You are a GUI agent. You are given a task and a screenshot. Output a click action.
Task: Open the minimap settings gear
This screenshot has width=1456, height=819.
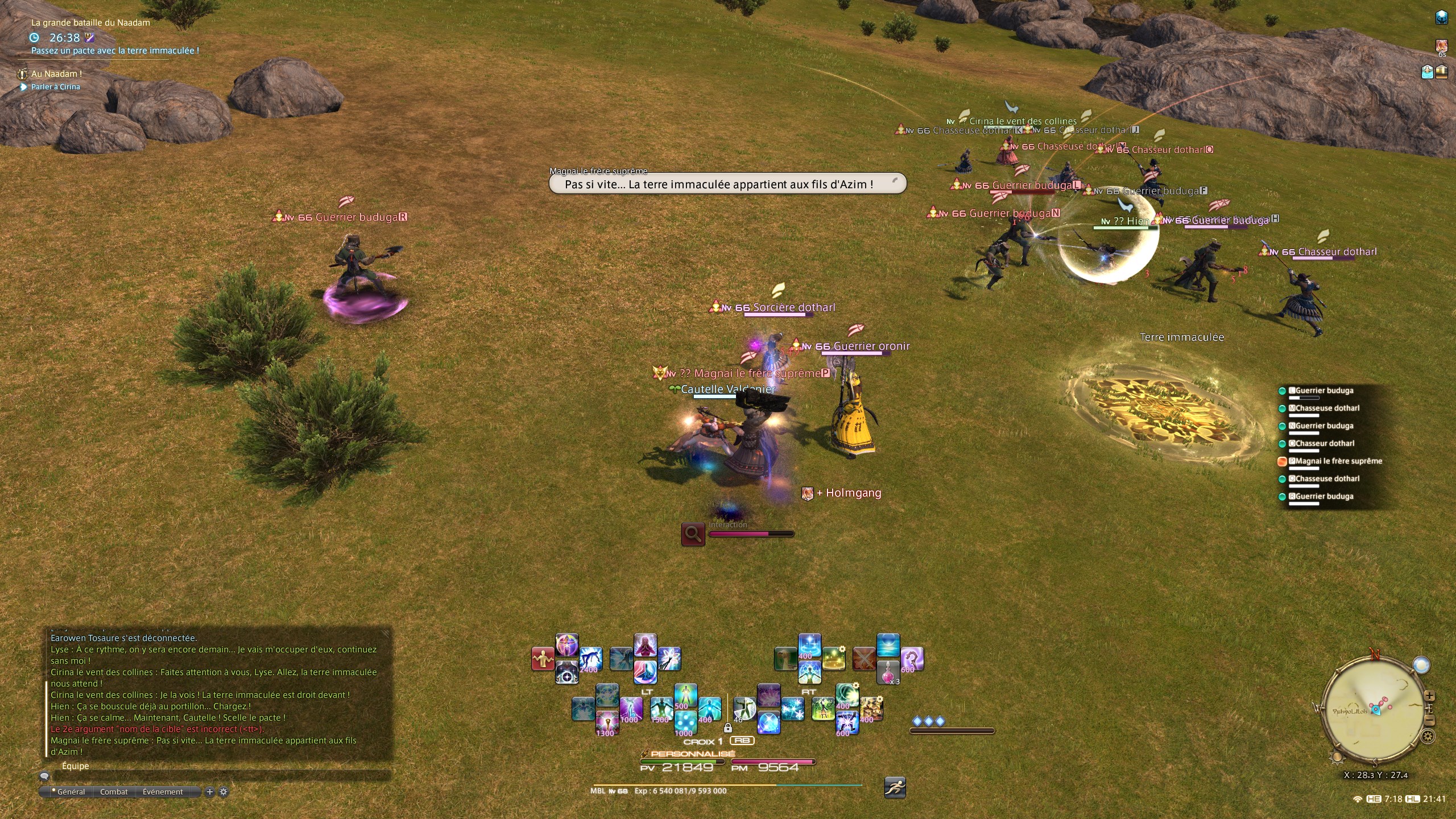[x=1428, y=737]
